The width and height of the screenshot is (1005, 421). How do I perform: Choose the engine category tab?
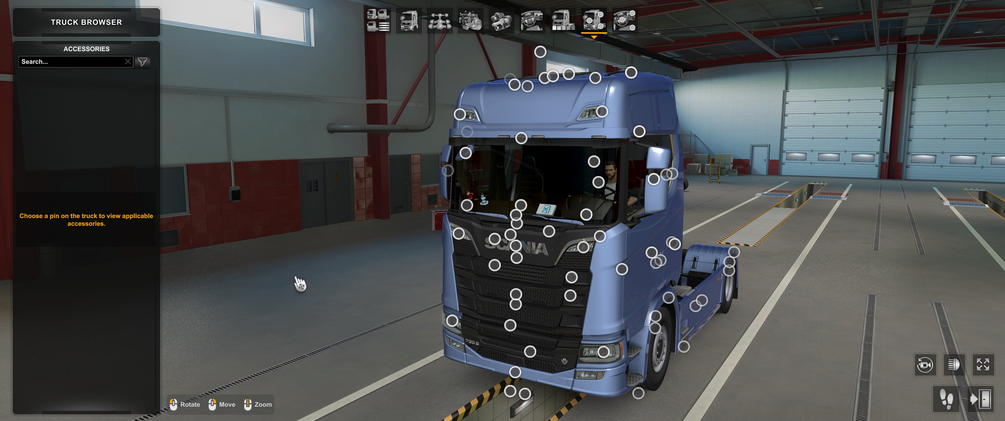pyautogui.click(x=470, y=20)
